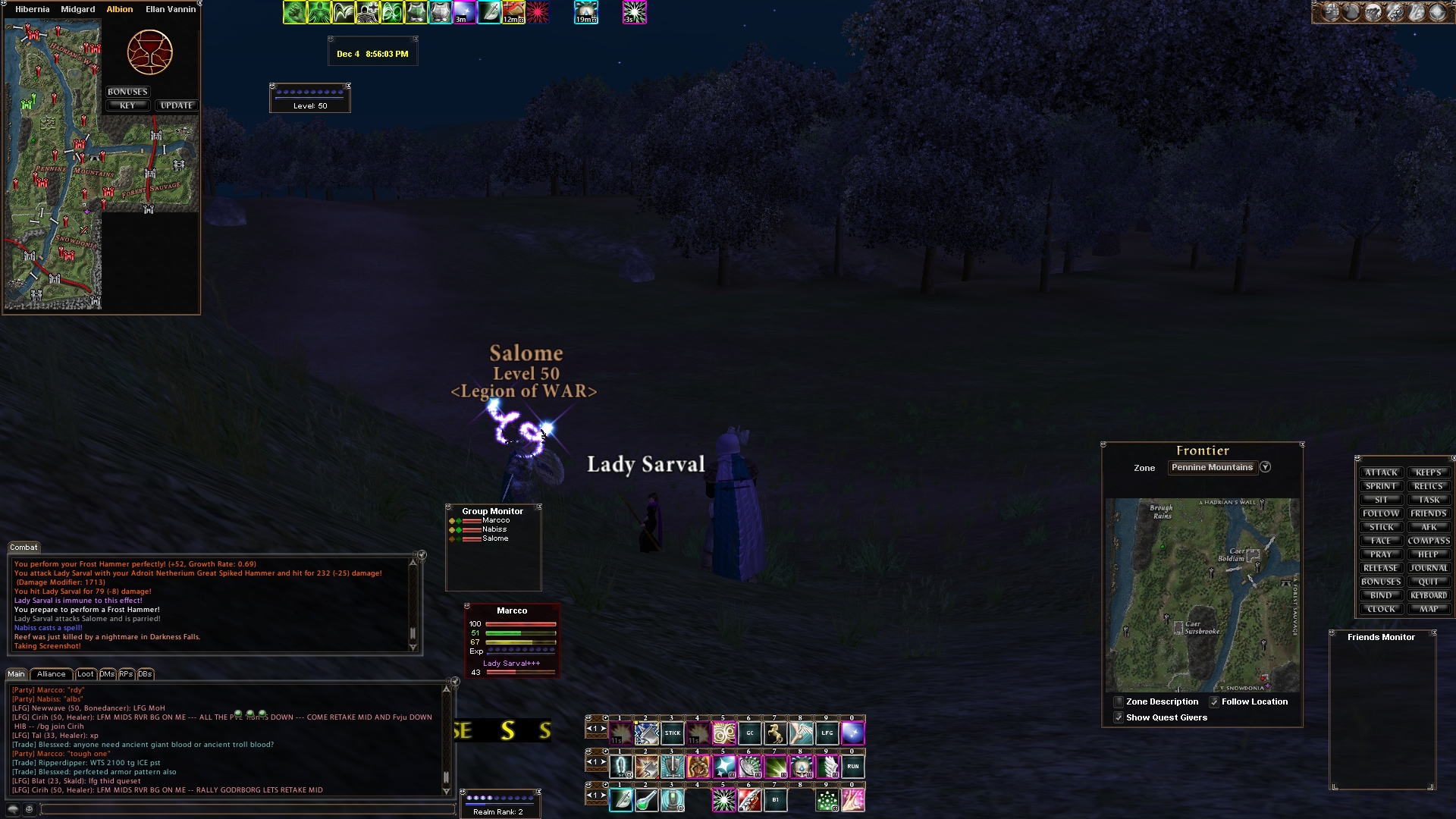Screen dimensions: 1456x819
Task: Open the JOURNAL from the command panel
Action: pos(1429,568)
